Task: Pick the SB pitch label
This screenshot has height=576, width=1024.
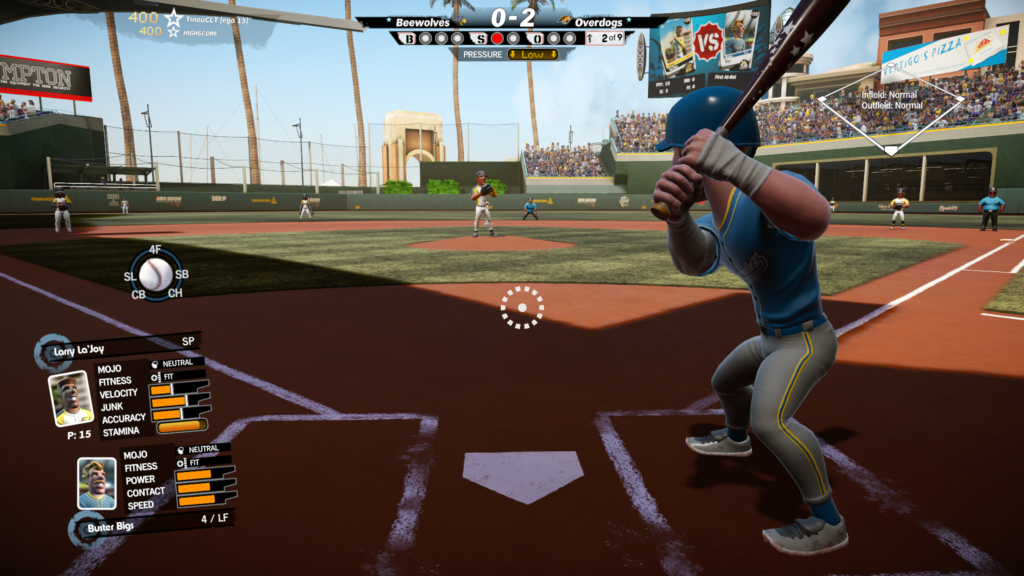Action: 182,275
